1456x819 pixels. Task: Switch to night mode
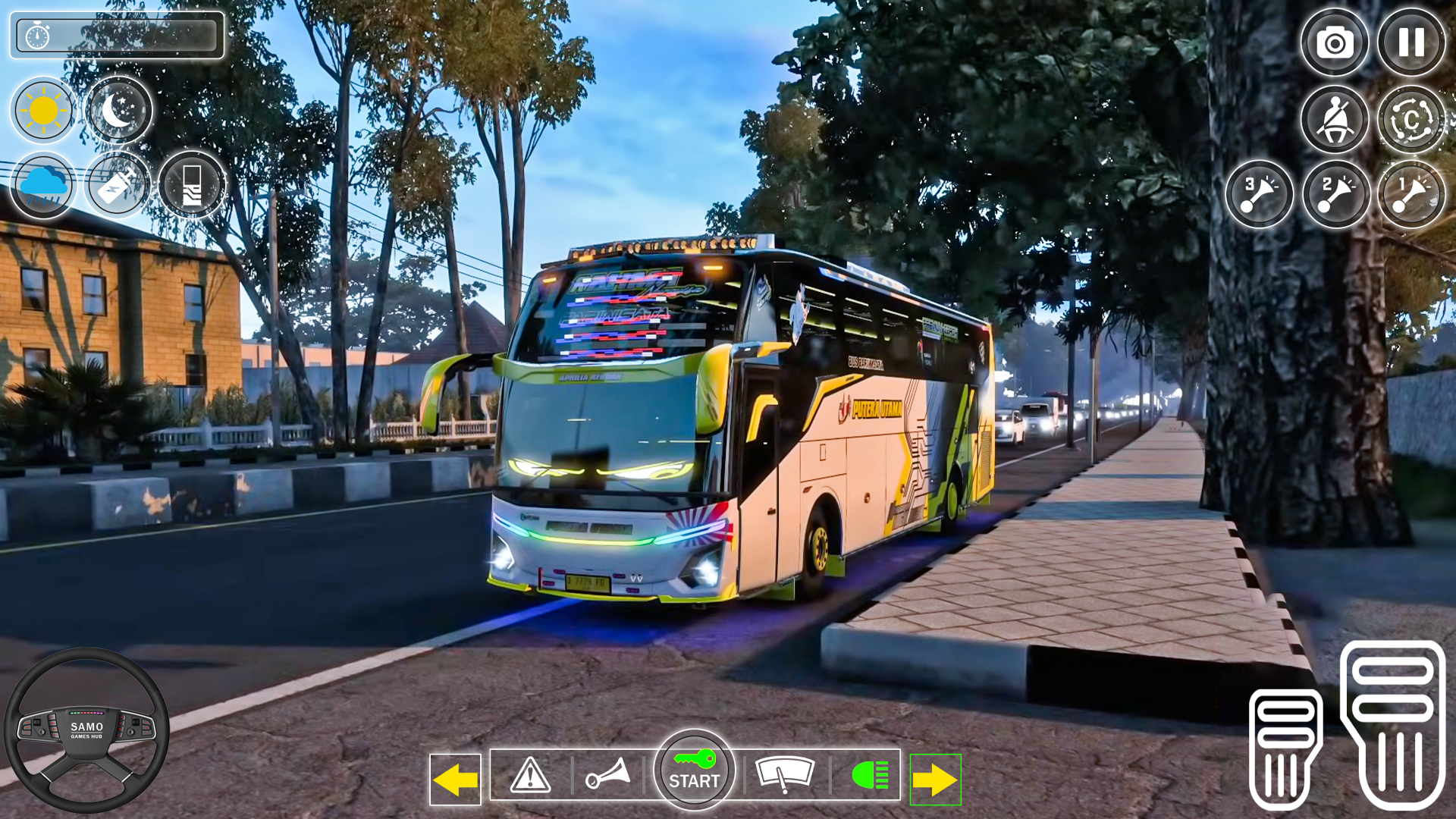[119, 111]
